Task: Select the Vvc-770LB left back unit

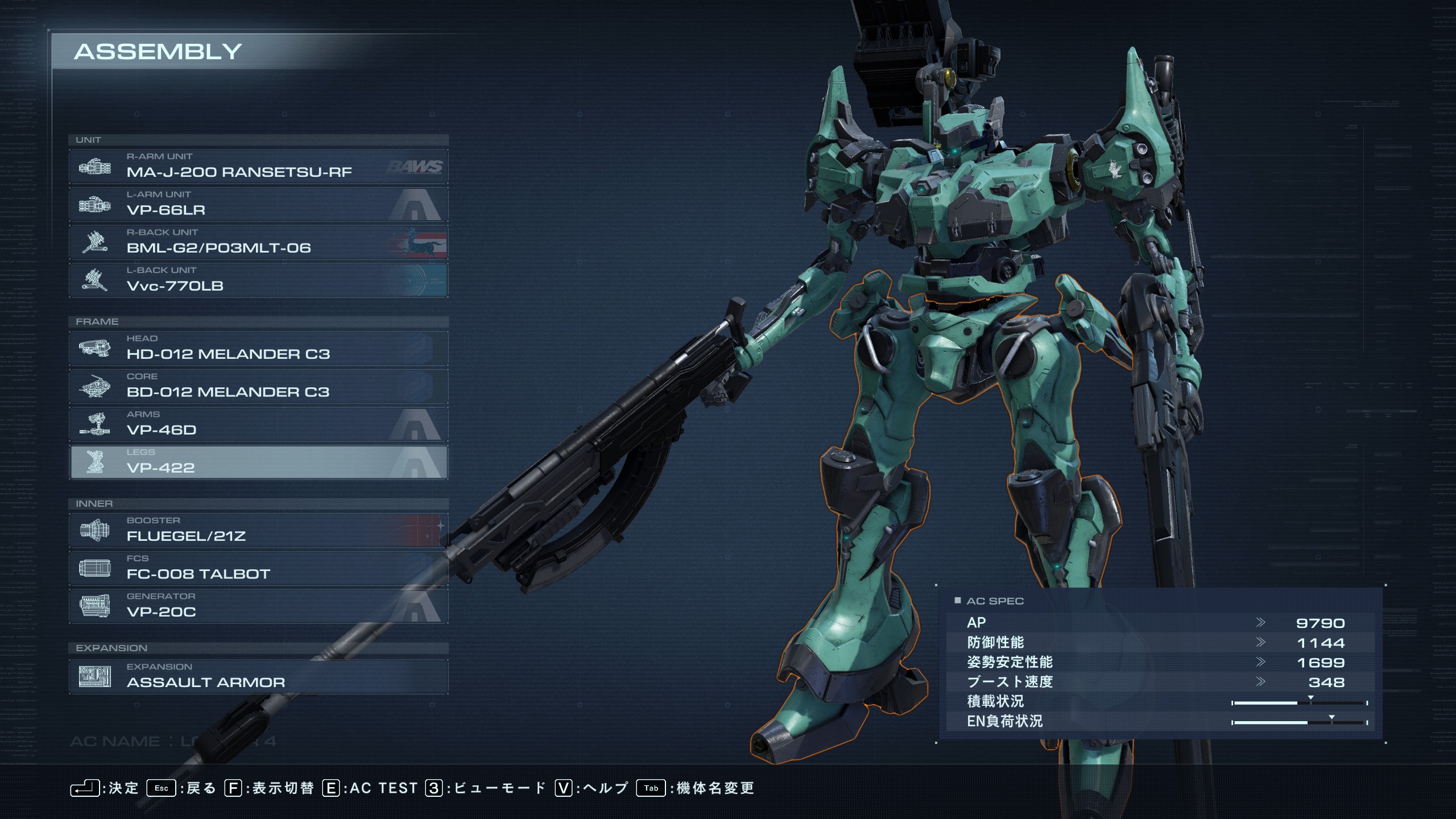Action: (258, 280)
